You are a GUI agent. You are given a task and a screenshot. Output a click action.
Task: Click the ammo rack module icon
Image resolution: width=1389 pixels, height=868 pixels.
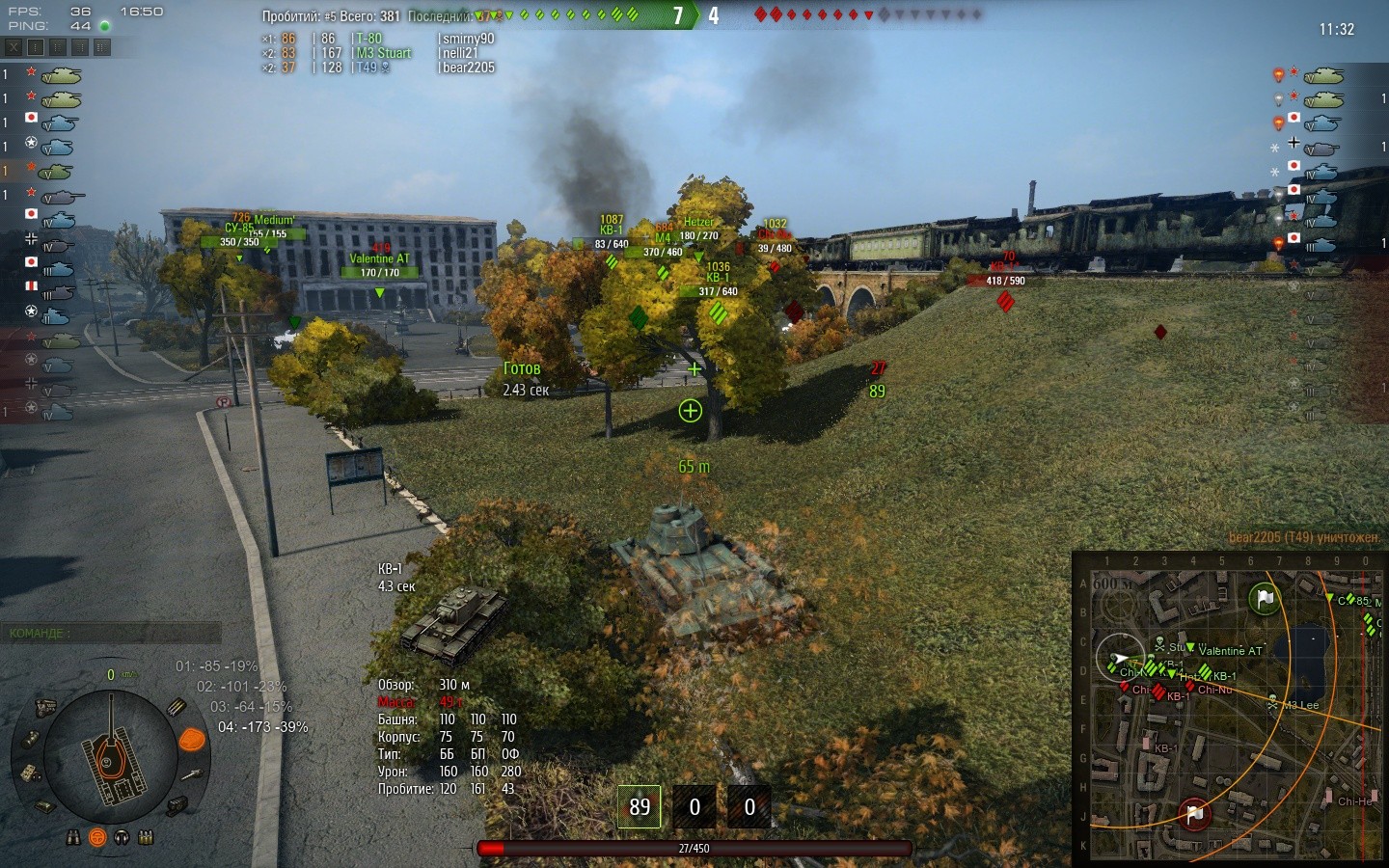pyautogui.click(x=177, y=707)
